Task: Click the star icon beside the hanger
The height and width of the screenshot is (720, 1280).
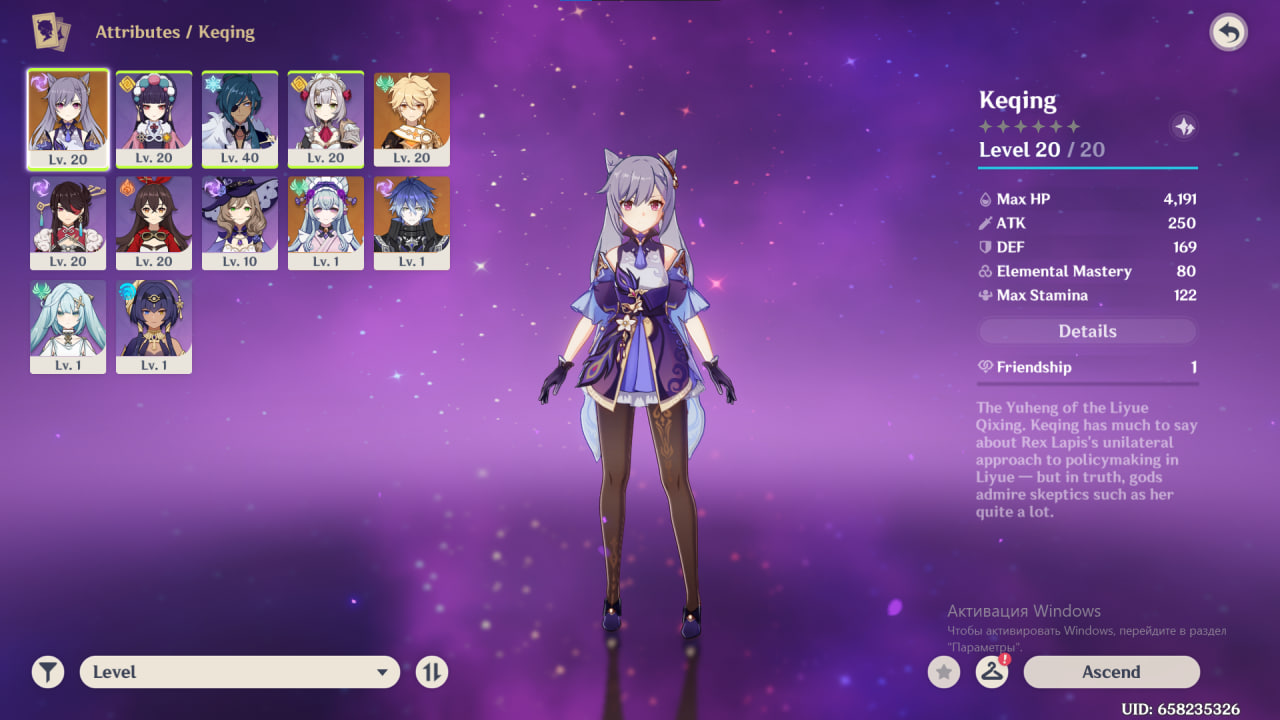Action: (943, 672)
